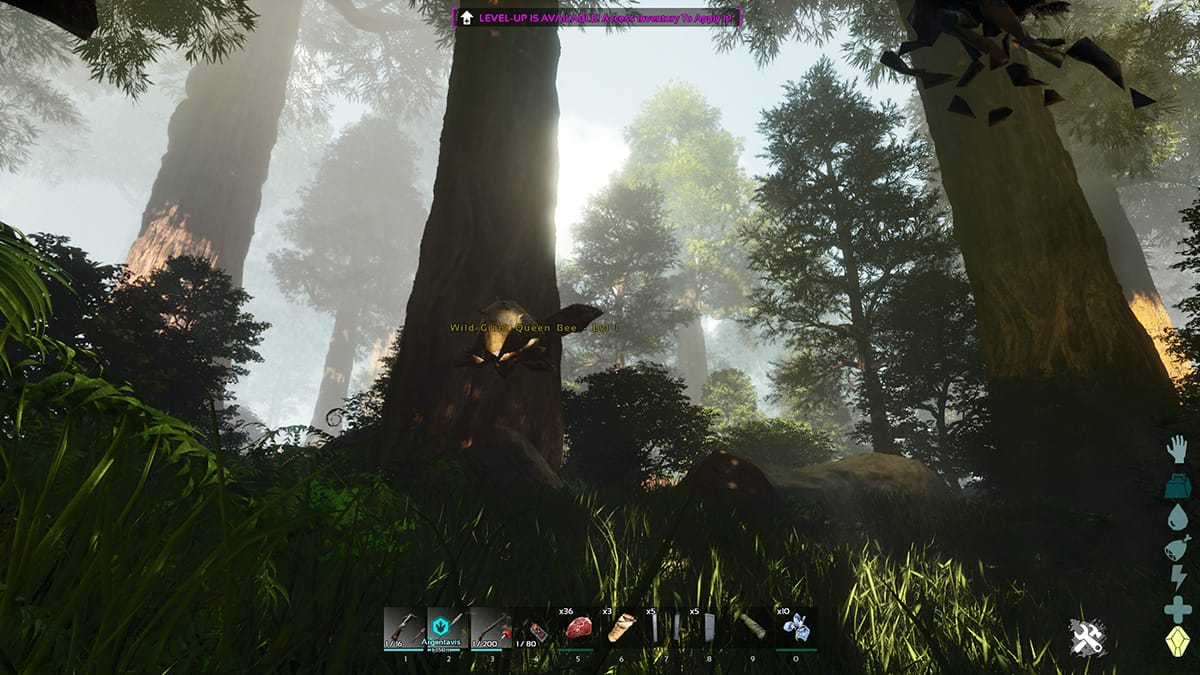Equip the weapon showing 1/200 ammo

pos(491,628)
